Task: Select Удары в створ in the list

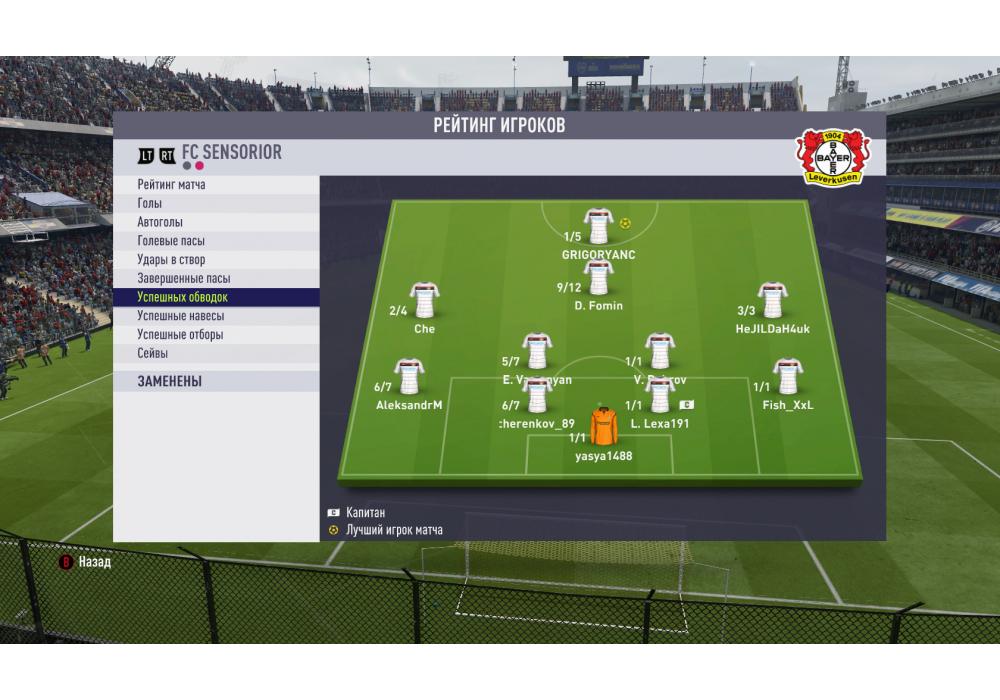Action: [x=216, y=260]
